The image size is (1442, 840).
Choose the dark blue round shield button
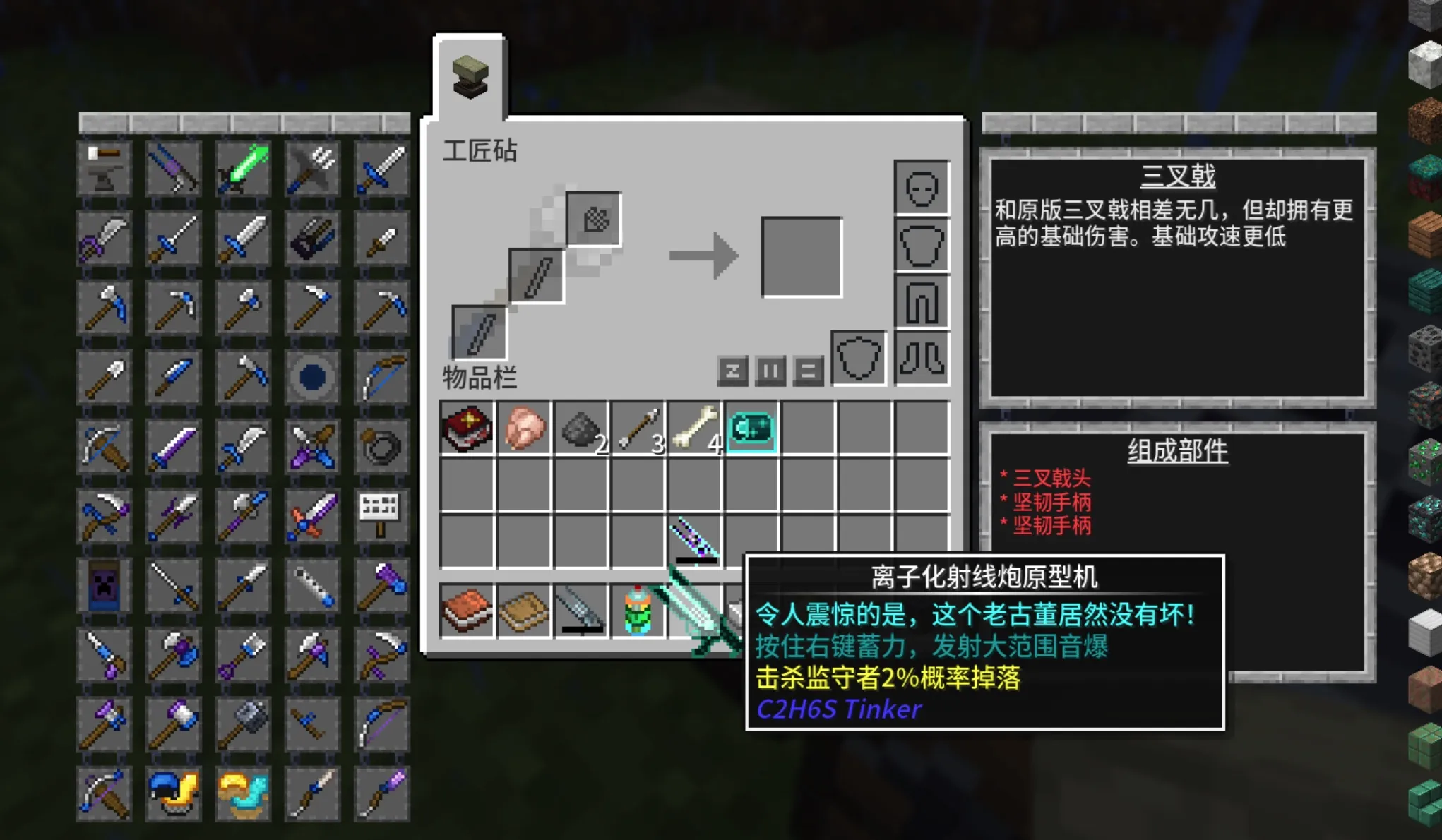(x=313, y=378)
